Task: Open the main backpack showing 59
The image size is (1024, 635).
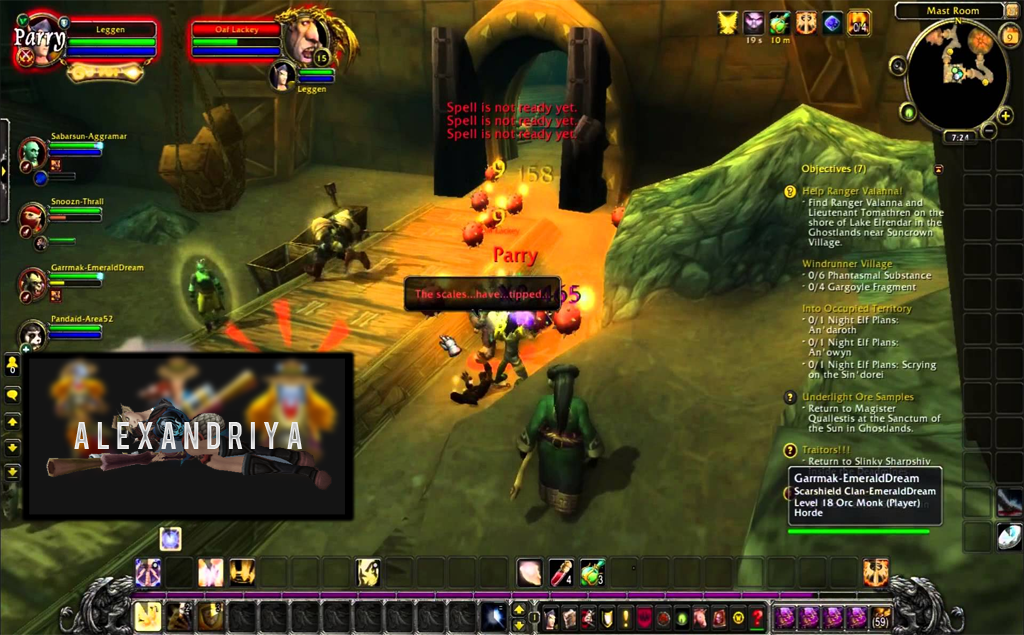Action: tap(881, 618)
